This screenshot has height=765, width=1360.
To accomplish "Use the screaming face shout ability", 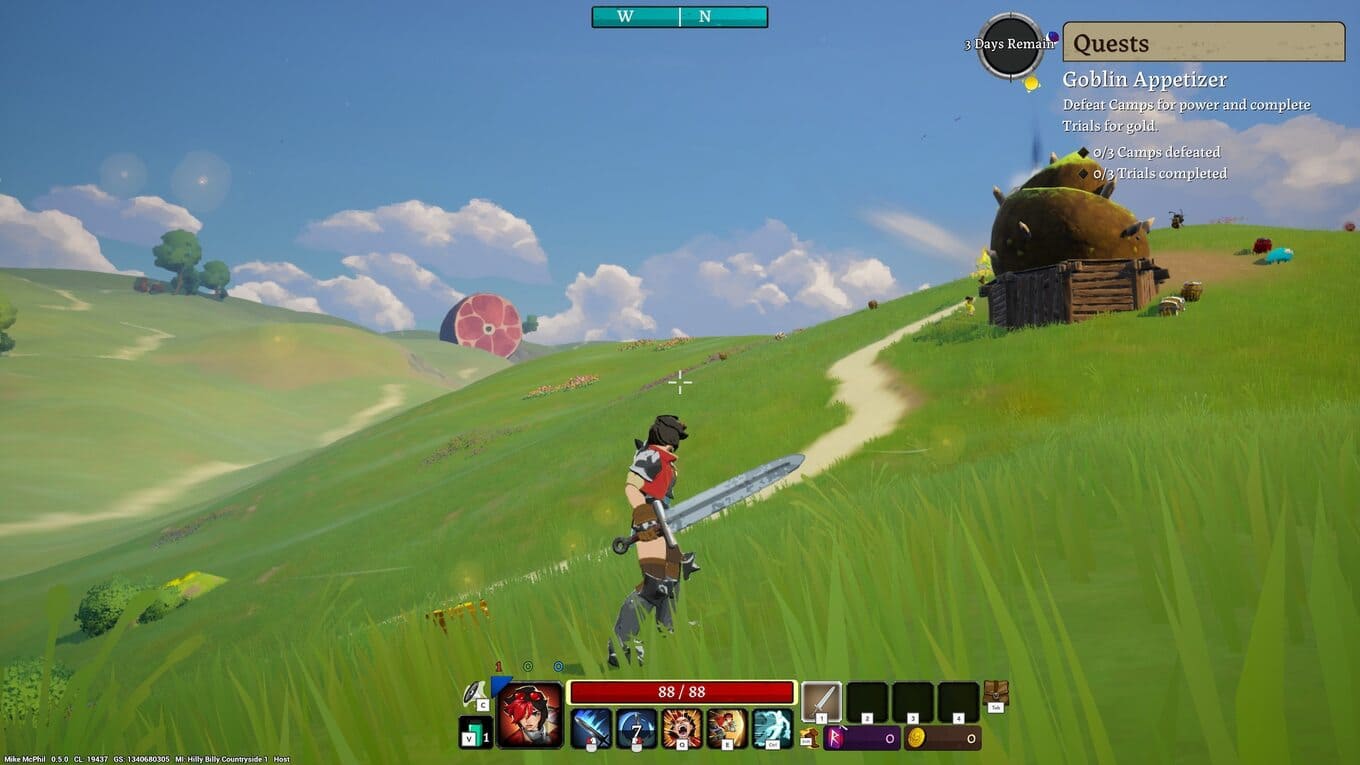I will coord(681,728).
